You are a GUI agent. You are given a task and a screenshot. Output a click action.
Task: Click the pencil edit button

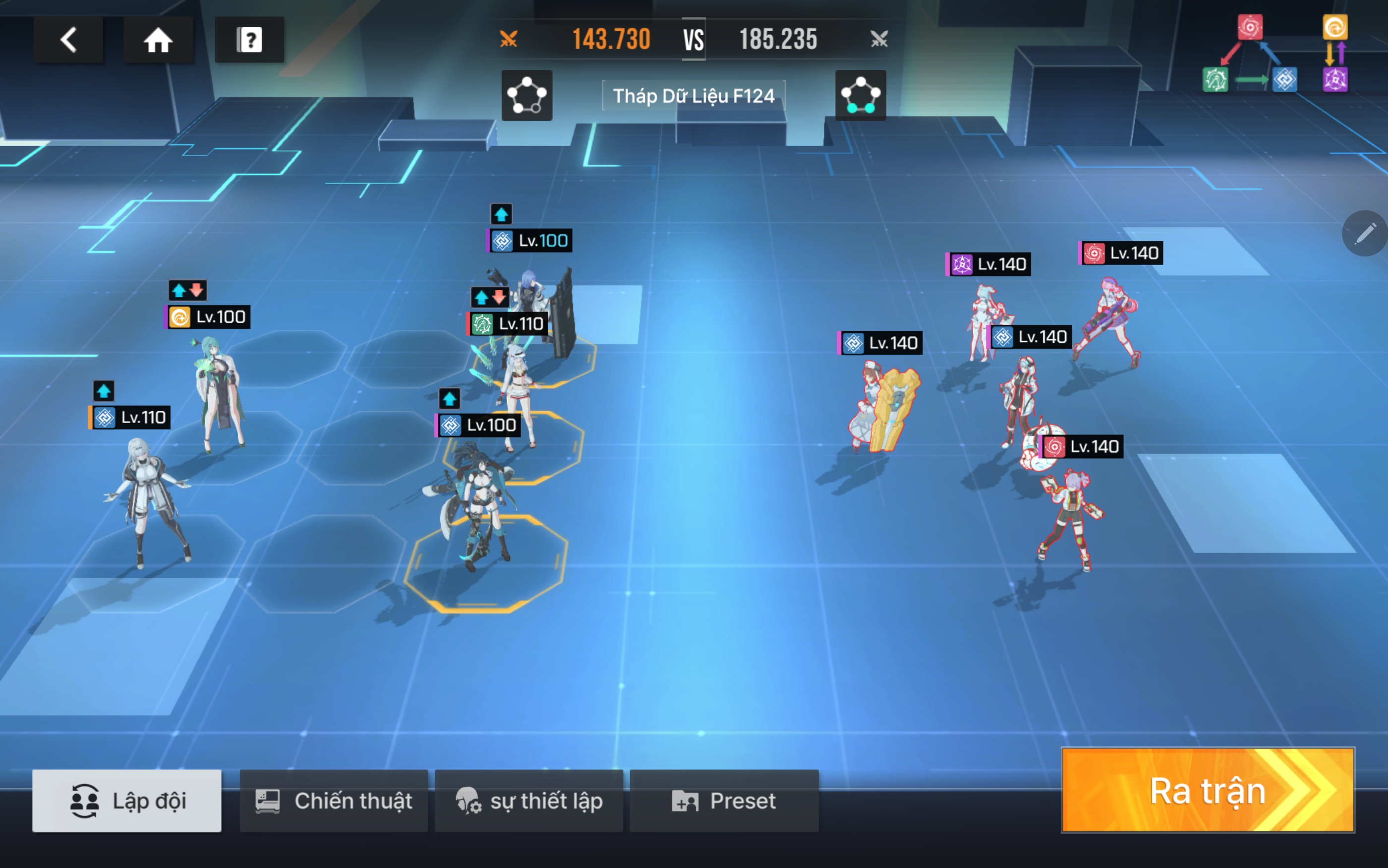coord(1365,233)
